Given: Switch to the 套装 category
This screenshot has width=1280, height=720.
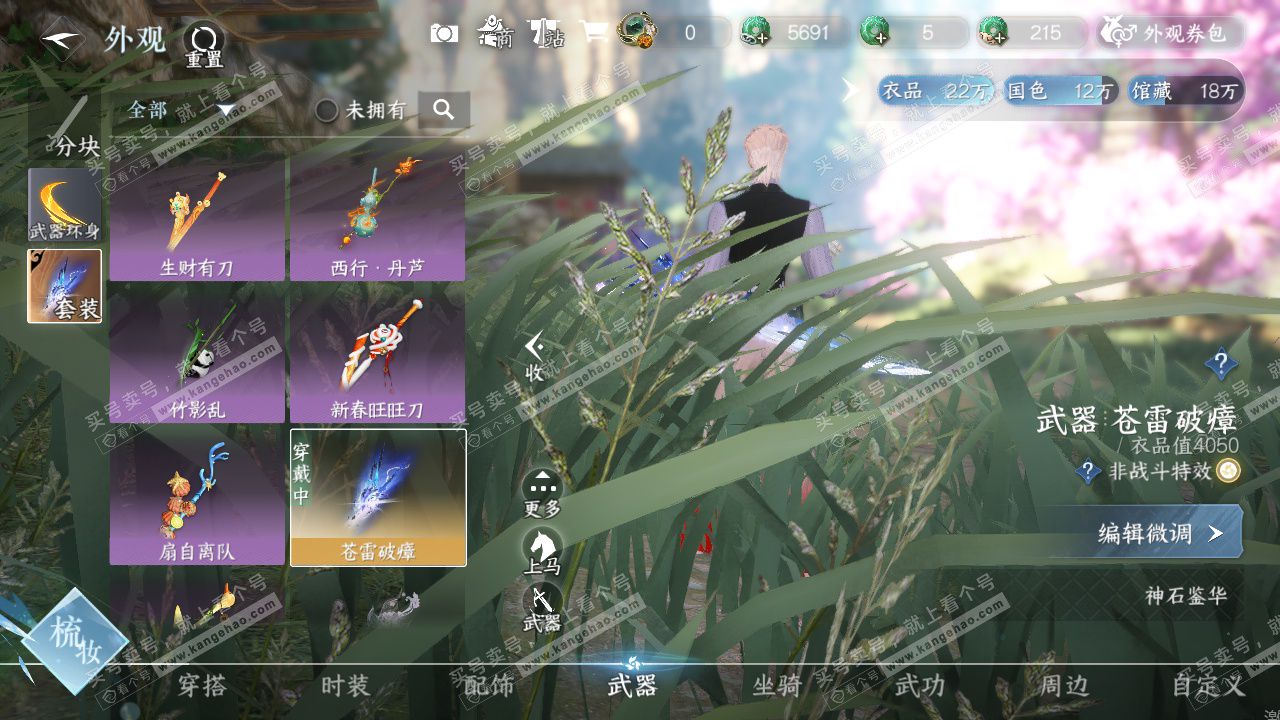Looking at the screenshot, I should [x=64, y=286].
